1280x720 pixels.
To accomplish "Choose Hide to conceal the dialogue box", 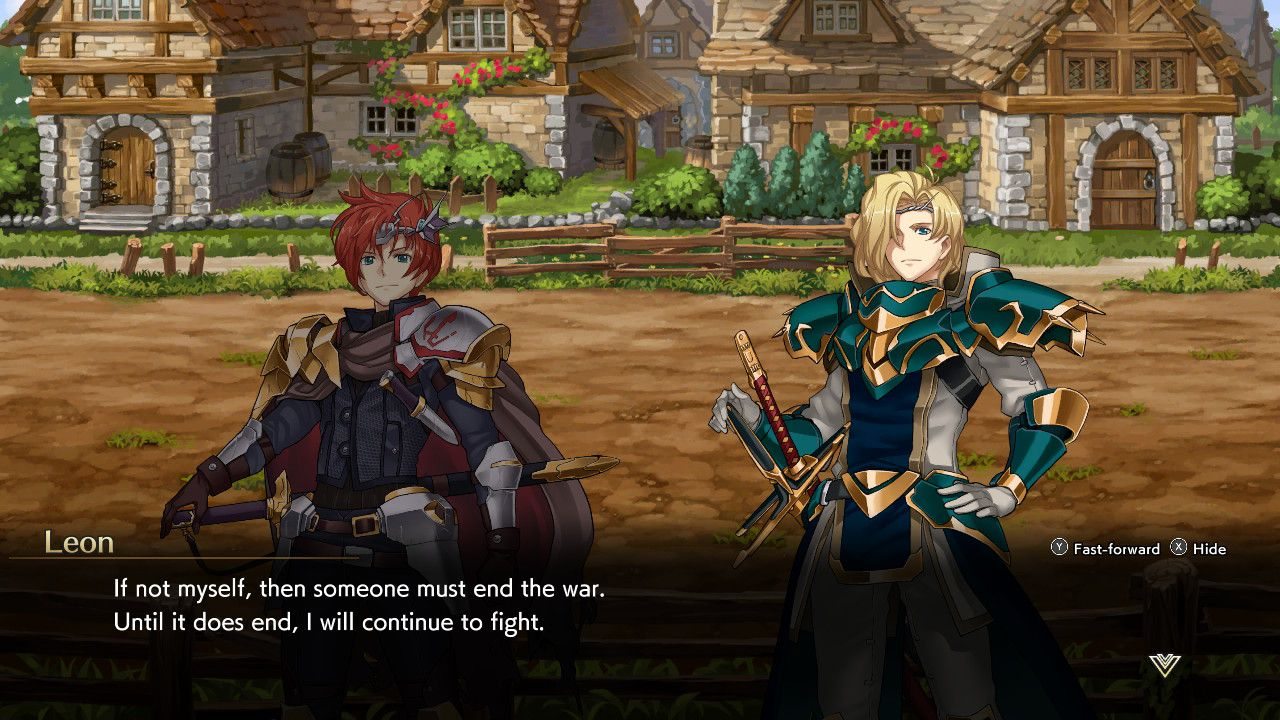I will (x=1198, y=549).
